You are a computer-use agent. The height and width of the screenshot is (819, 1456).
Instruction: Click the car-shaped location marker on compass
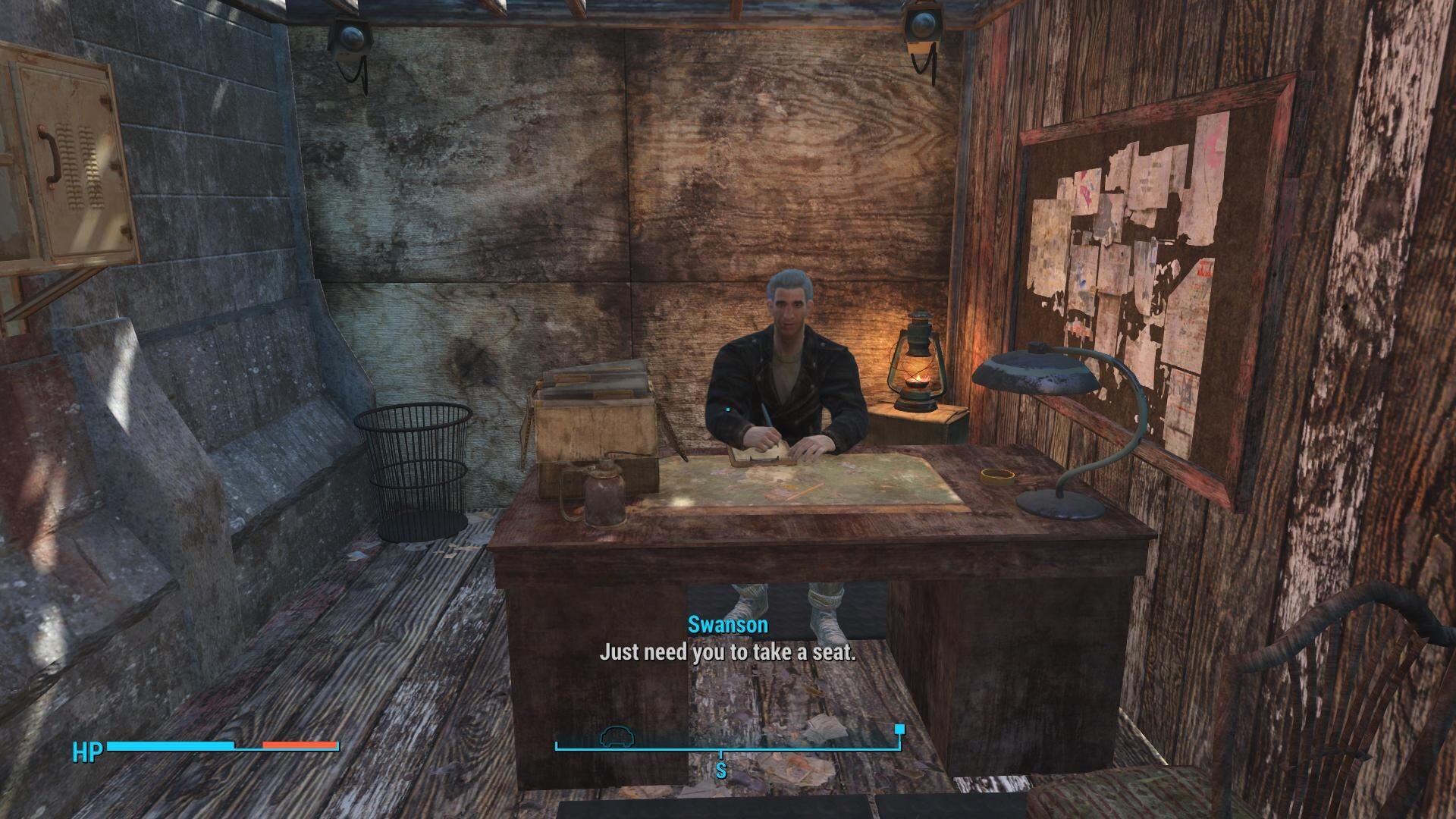[x=615, y=736]
